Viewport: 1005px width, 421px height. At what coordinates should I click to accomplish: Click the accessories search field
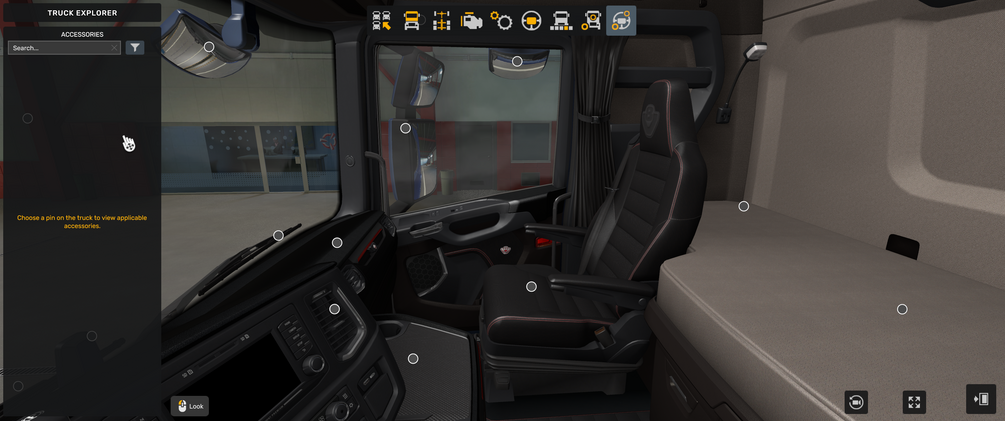[x=60, y=48]
